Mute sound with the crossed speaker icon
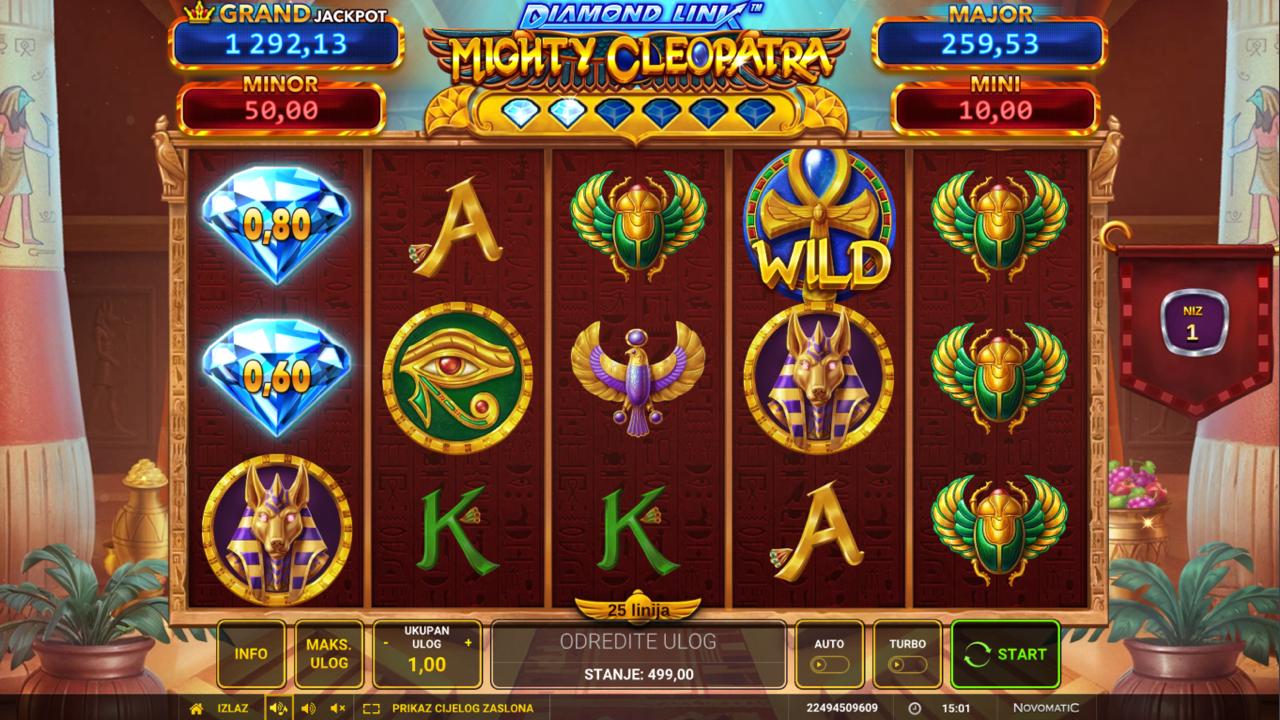Image resolution: width=1280 pixels, height=720 pixels. (x=337, y=708)
